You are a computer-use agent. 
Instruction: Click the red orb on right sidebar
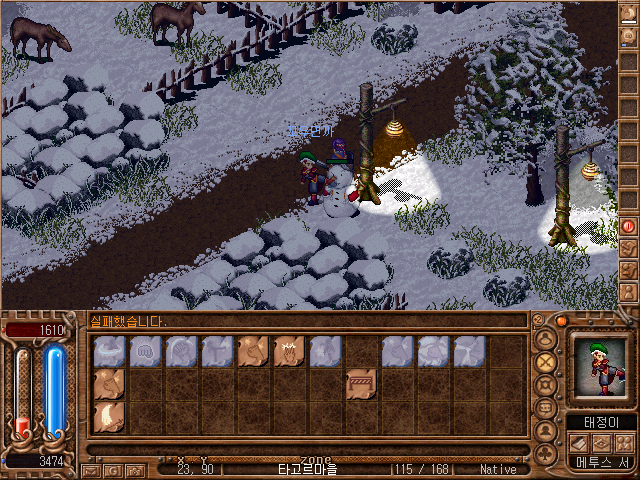pyautogui.click(x=629, y=226)
